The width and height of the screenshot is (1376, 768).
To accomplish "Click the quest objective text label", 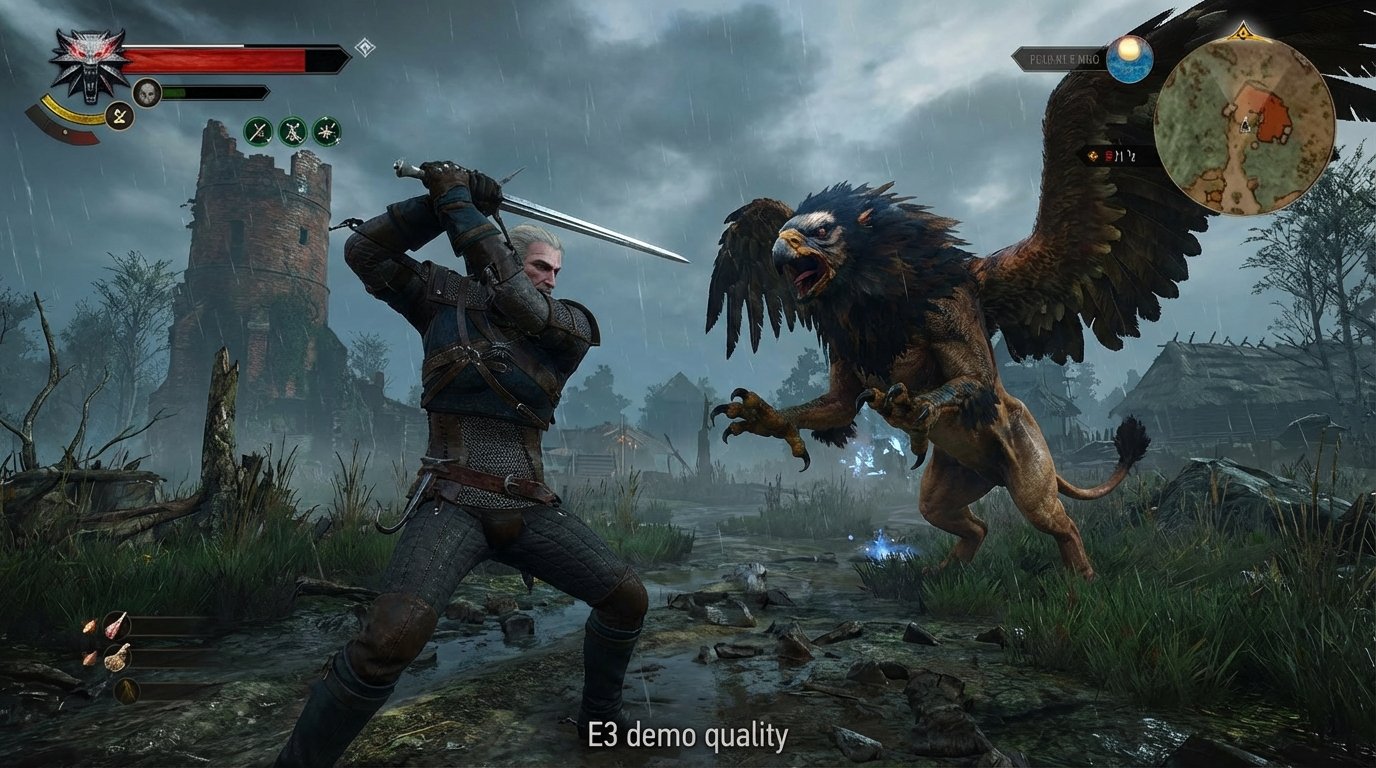I will [1064, 58].
